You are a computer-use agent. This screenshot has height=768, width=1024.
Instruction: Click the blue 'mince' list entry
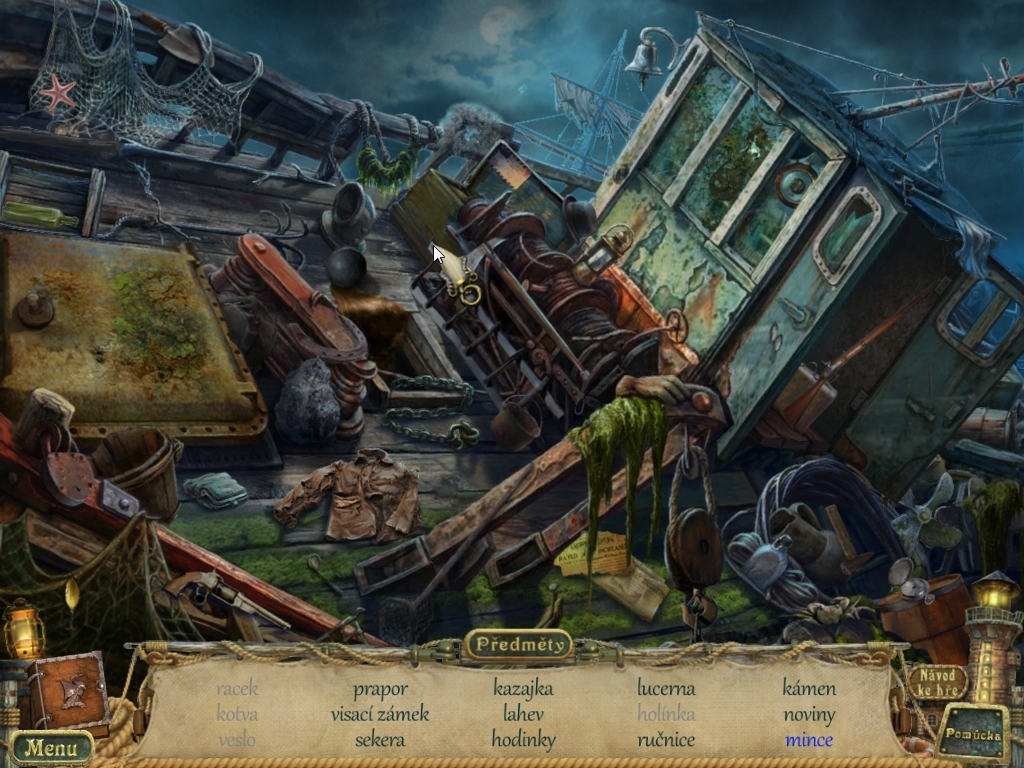(x=809, y=740)
